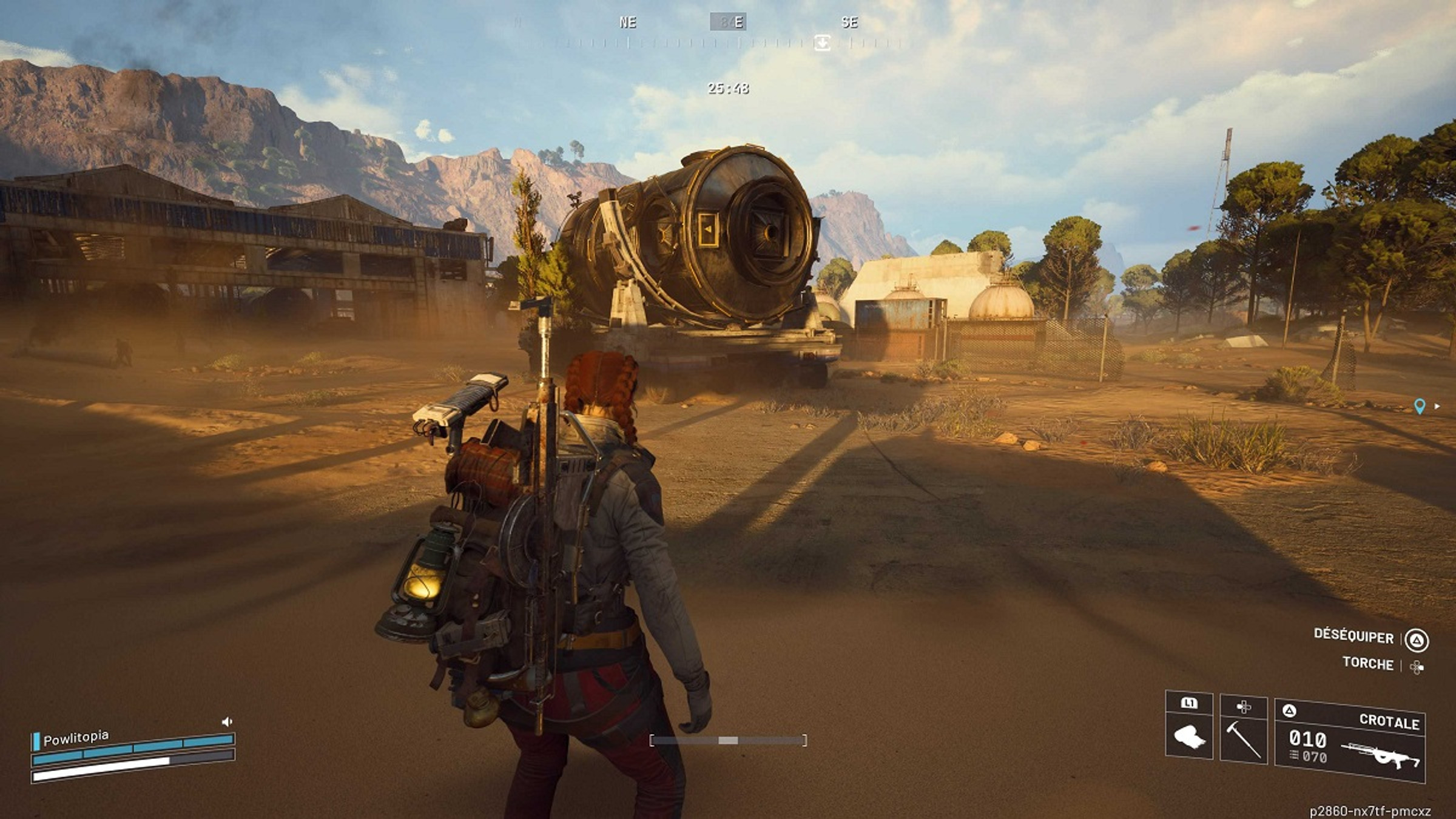Select the blue location pin marker
Image resolution: width=1456 pixels, height=819 pixels.
pyautogui.click(x=1419, y=406)
